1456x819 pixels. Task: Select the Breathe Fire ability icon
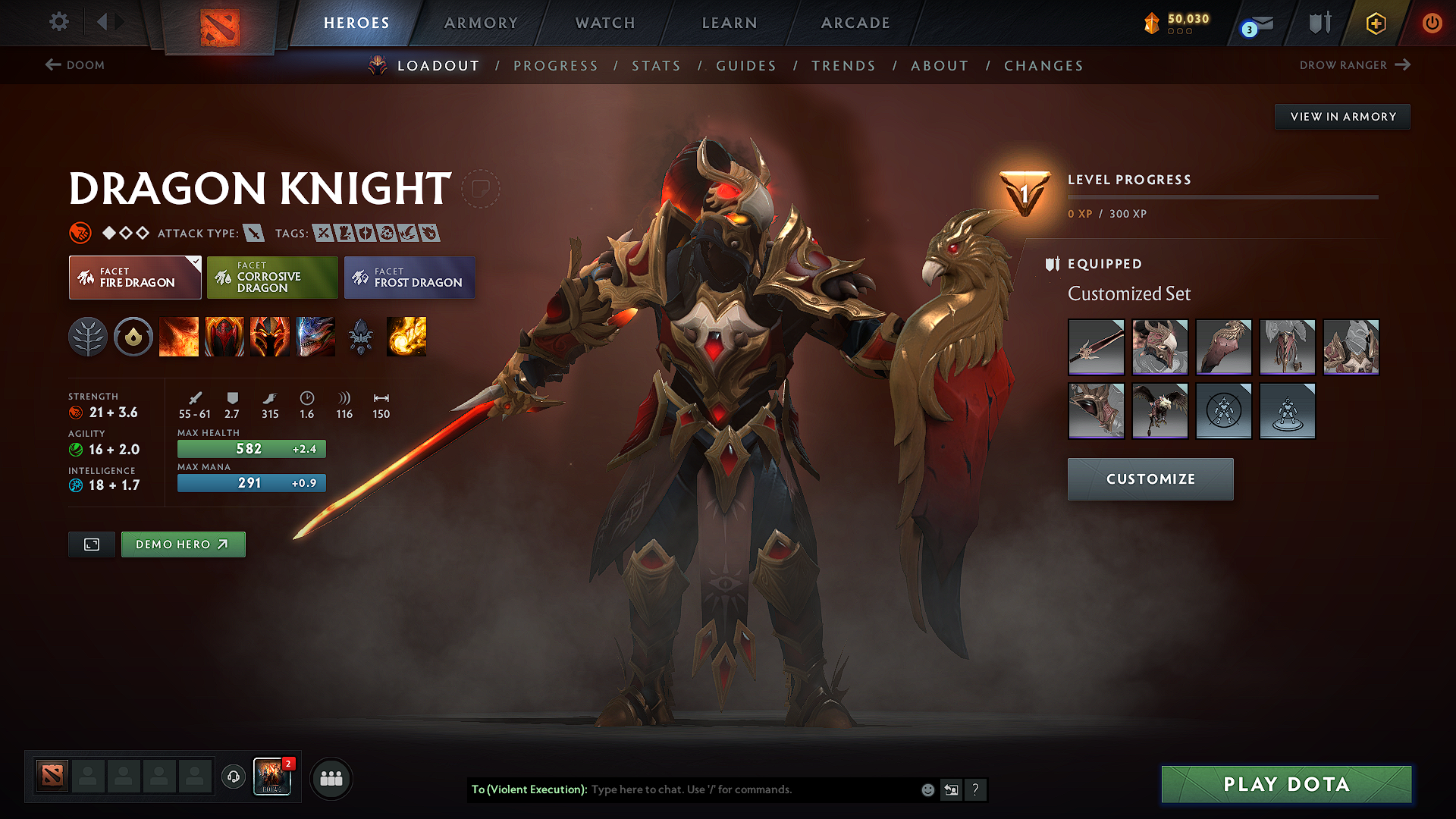pos(179,337)
